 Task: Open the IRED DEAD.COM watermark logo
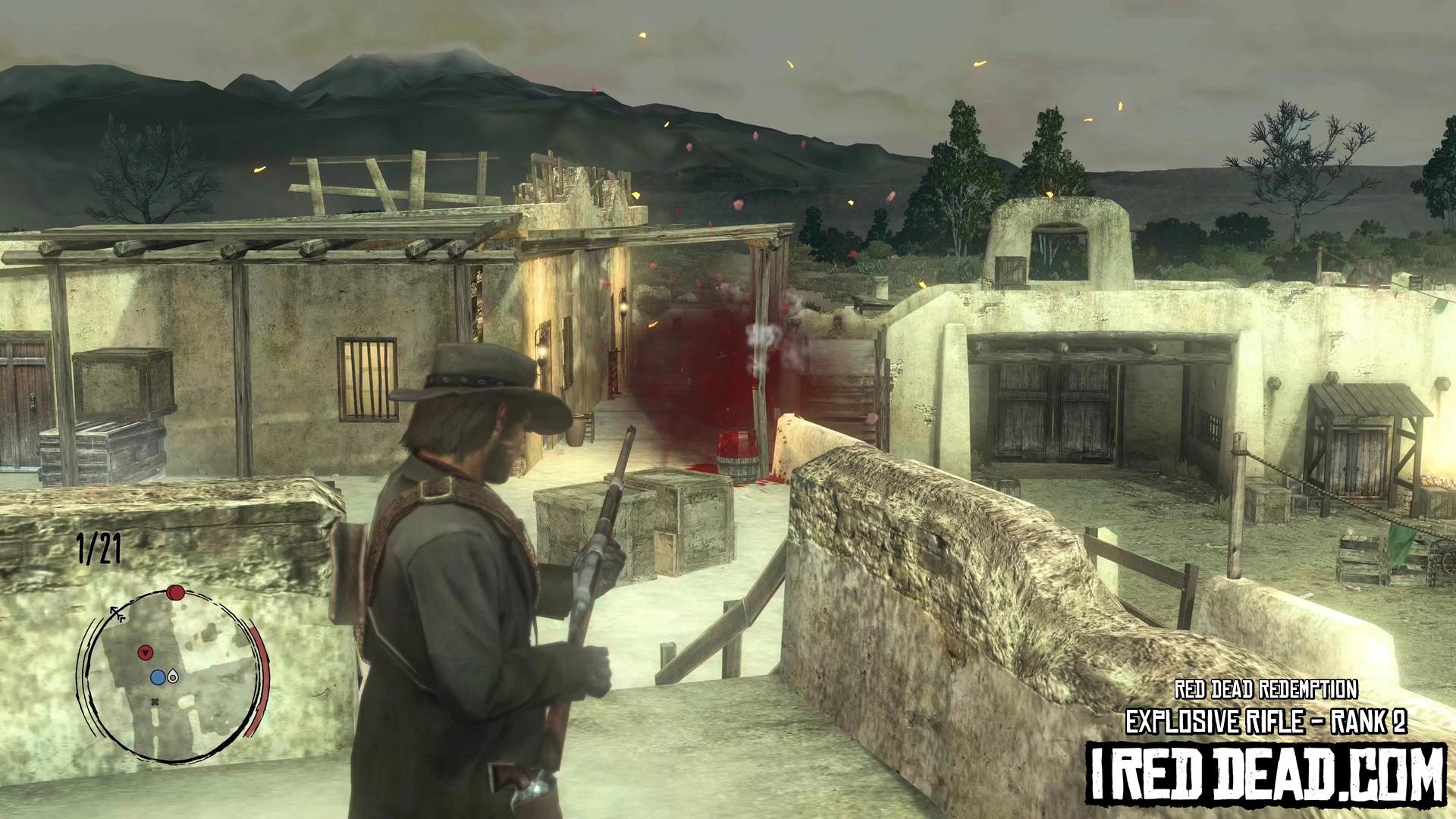(1266, 773)
